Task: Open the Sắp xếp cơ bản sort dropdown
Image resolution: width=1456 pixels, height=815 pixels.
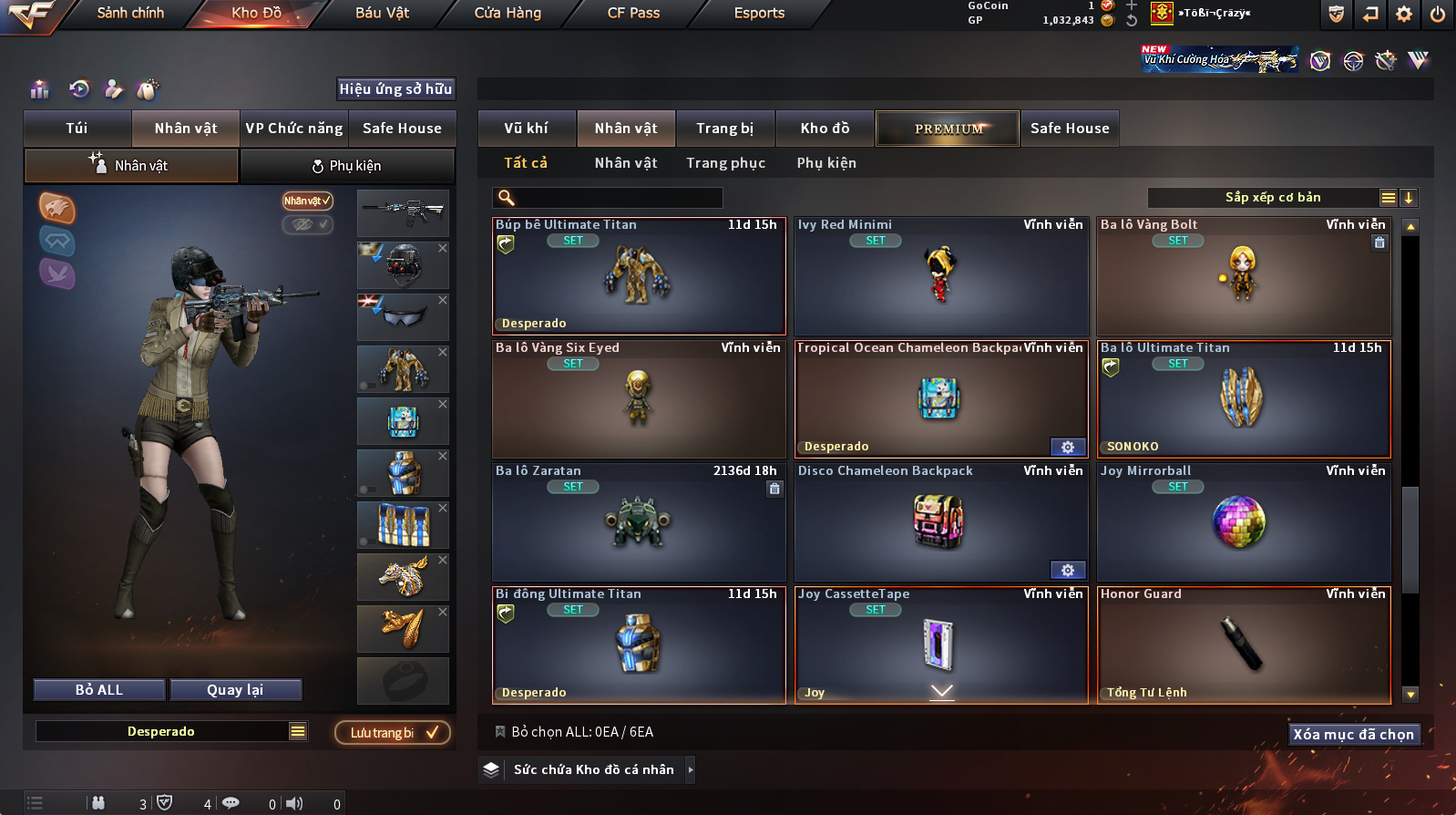Action: tap(1272, 198)
